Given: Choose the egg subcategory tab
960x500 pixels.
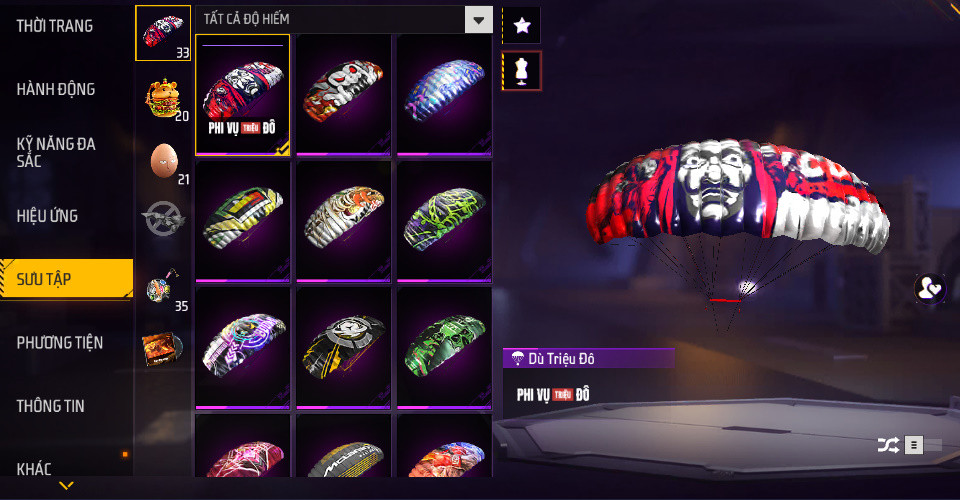Looking at the screenshot, I should 163,161.
